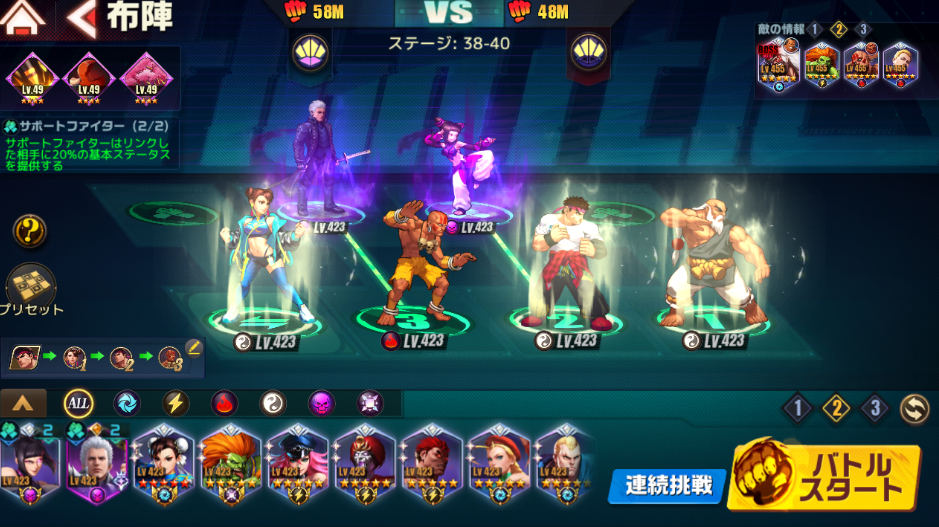Edit the attack order with pencil icon
939x527 pixels.
(x=193, y=348)
